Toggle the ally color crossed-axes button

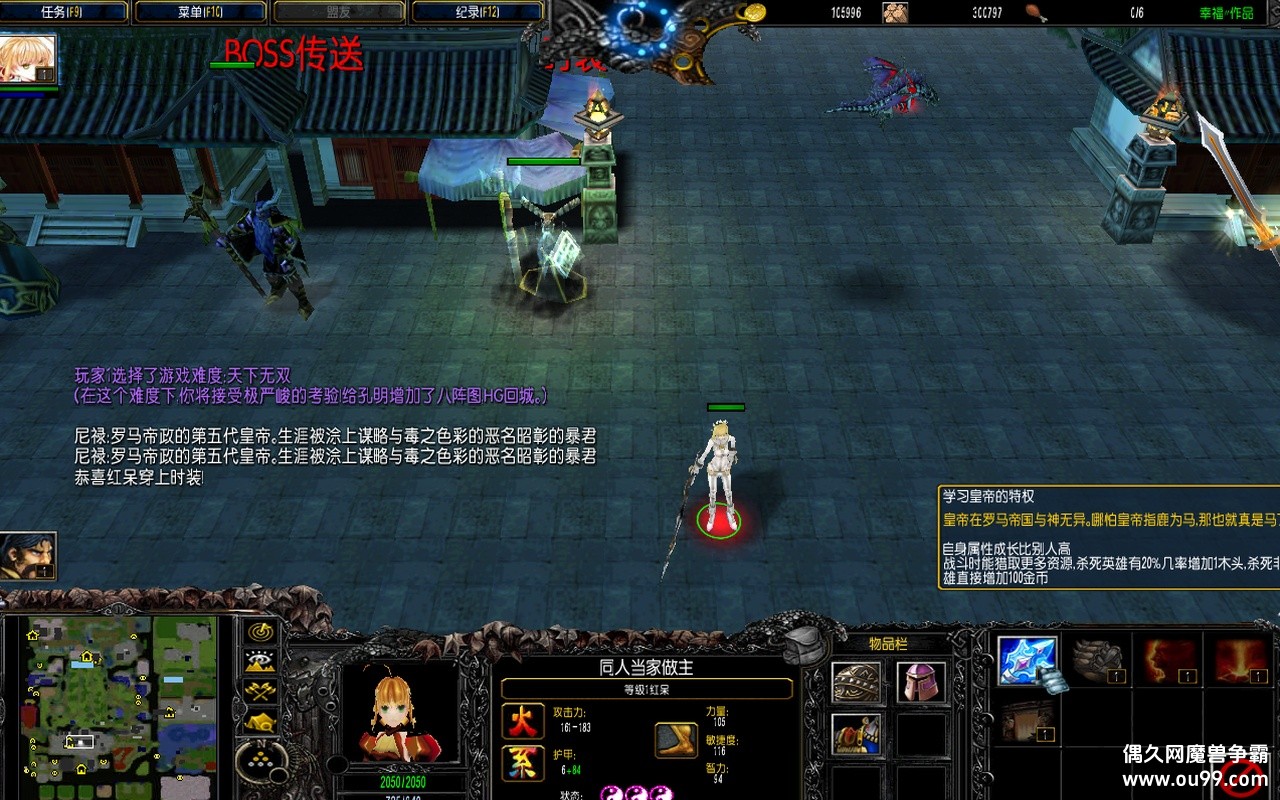point(261,690)
